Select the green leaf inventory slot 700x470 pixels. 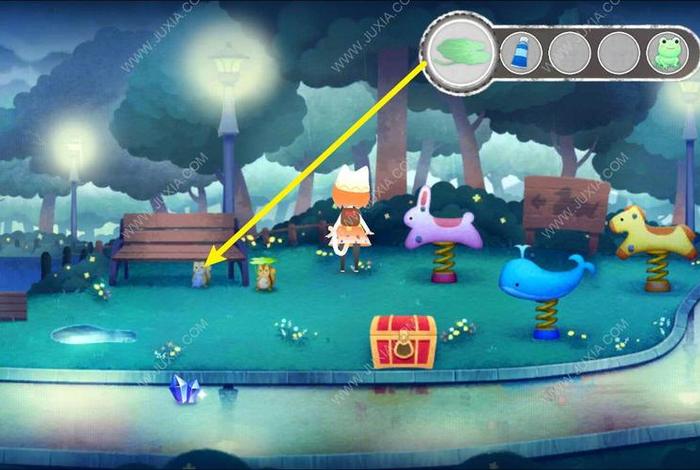tap(461, 50)
